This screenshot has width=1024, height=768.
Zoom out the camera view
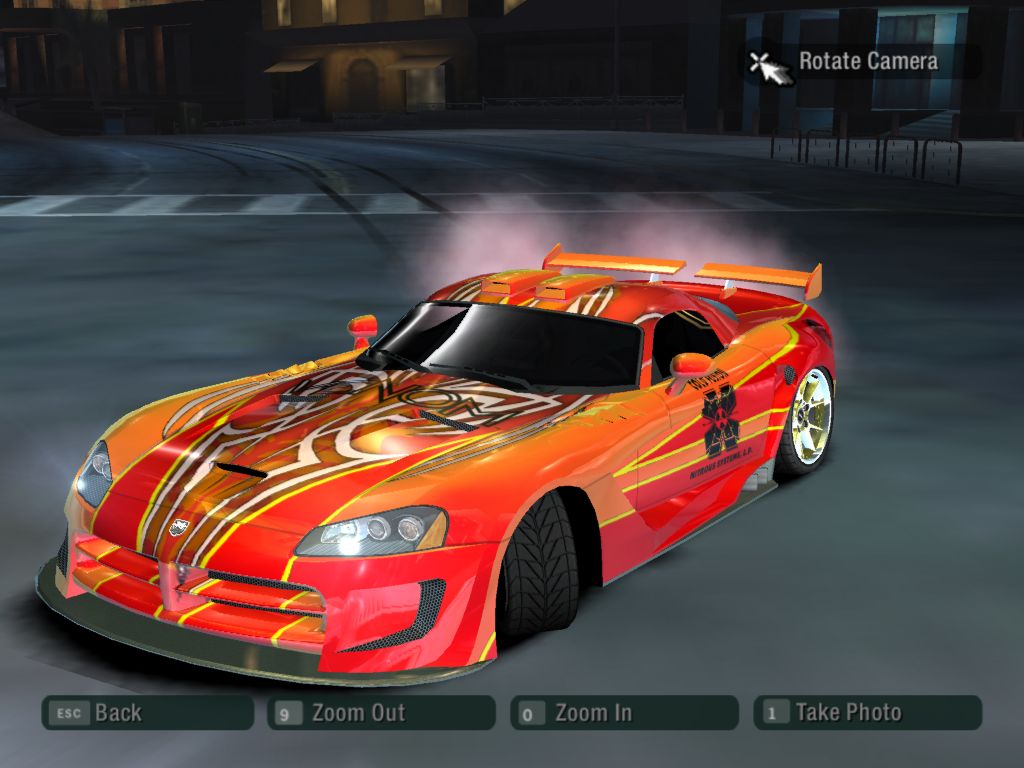[x=381, y=713]
